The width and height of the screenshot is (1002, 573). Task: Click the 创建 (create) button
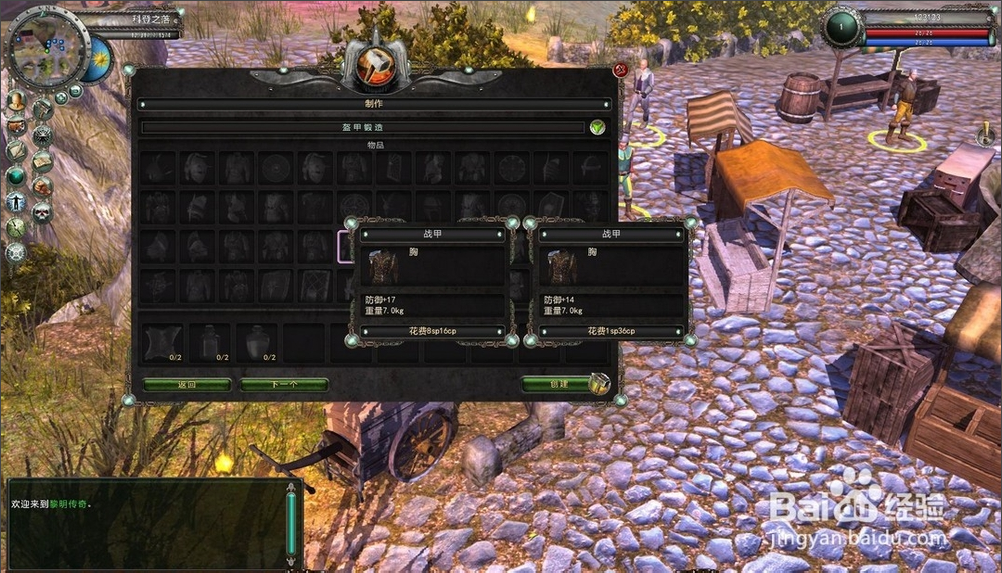point(558,384)
